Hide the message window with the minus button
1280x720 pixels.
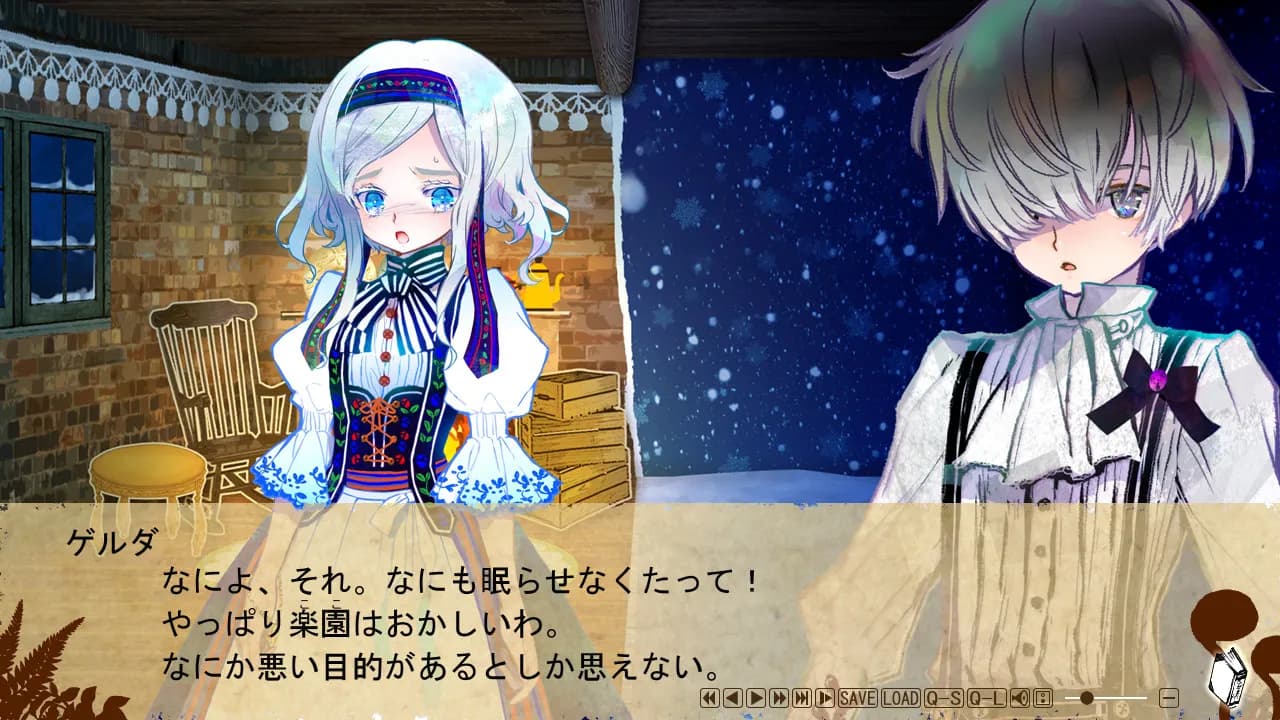1171,701
